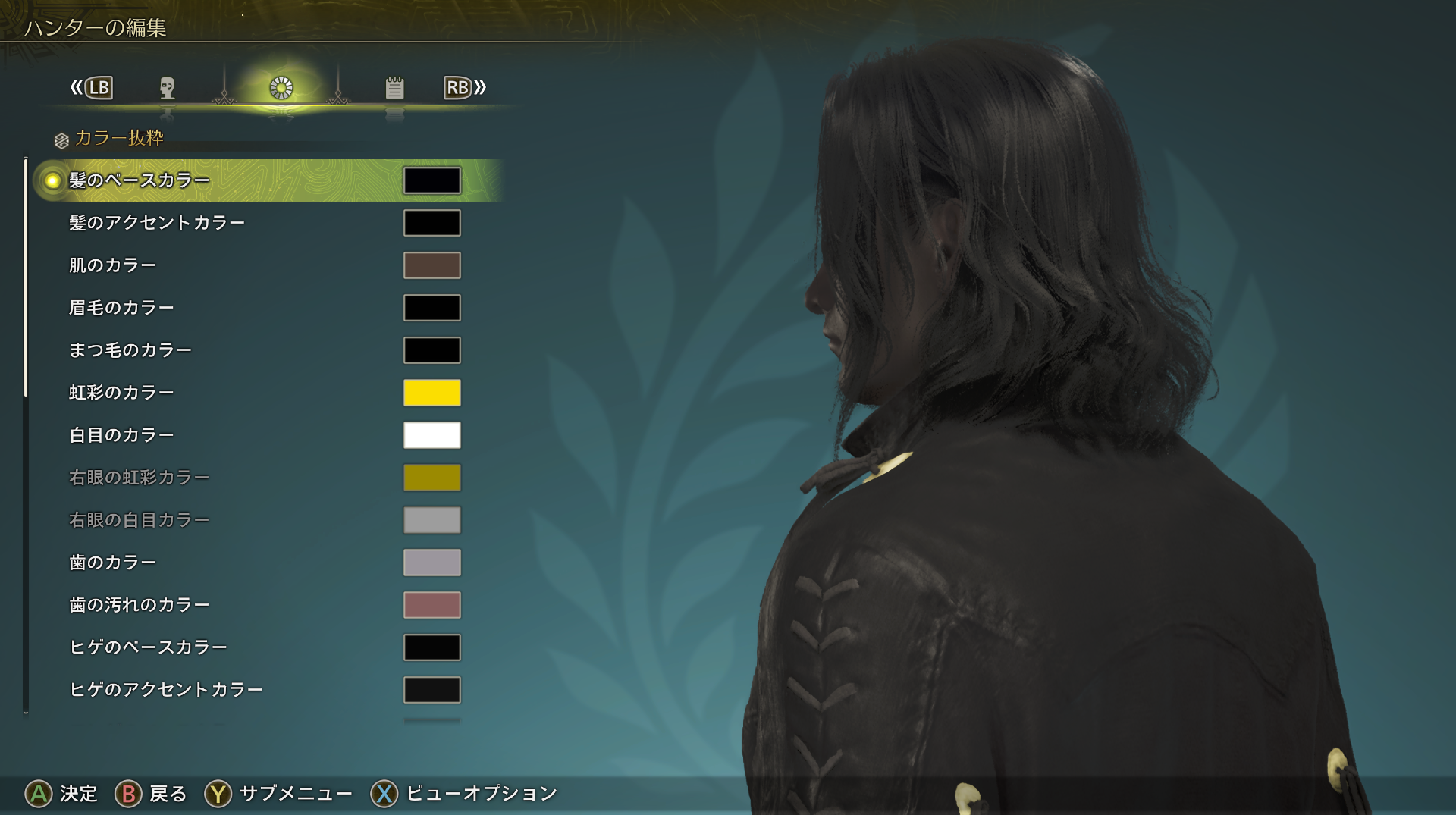Image resolution: width=1456 pixels, height=815 pixels.
Task: Switch to the face head icon tab
Action: coord(168,89)
